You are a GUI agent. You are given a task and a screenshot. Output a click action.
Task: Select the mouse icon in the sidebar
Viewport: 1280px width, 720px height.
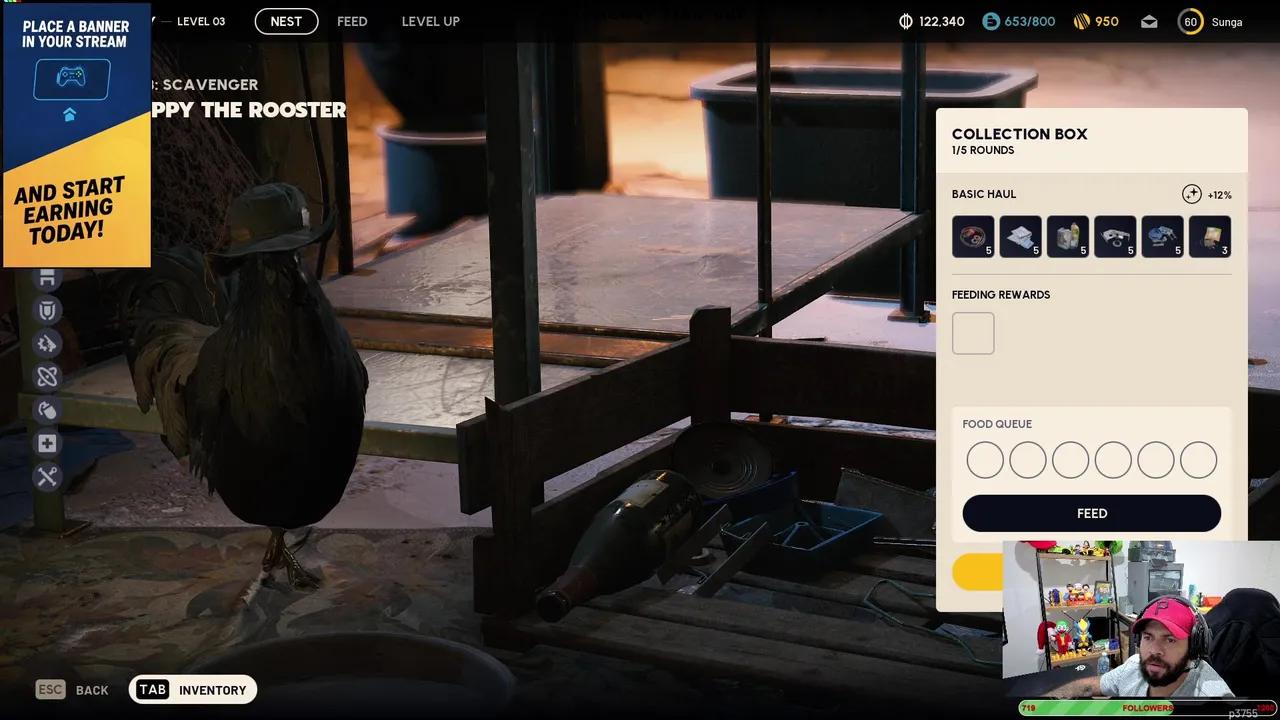(x=47, y=410)
